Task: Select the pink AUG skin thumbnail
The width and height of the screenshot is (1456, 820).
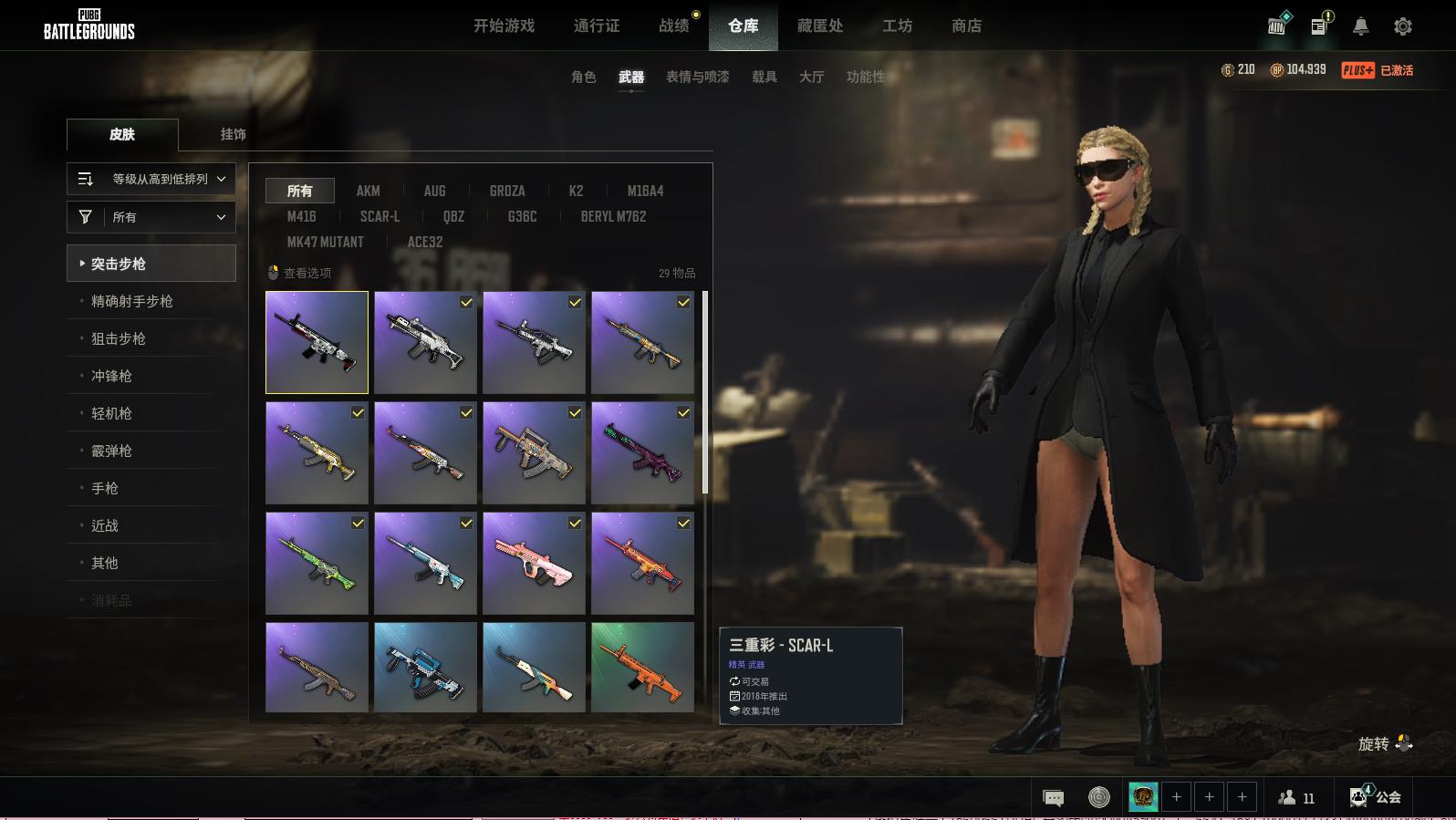Action: [x=534, y=563]
